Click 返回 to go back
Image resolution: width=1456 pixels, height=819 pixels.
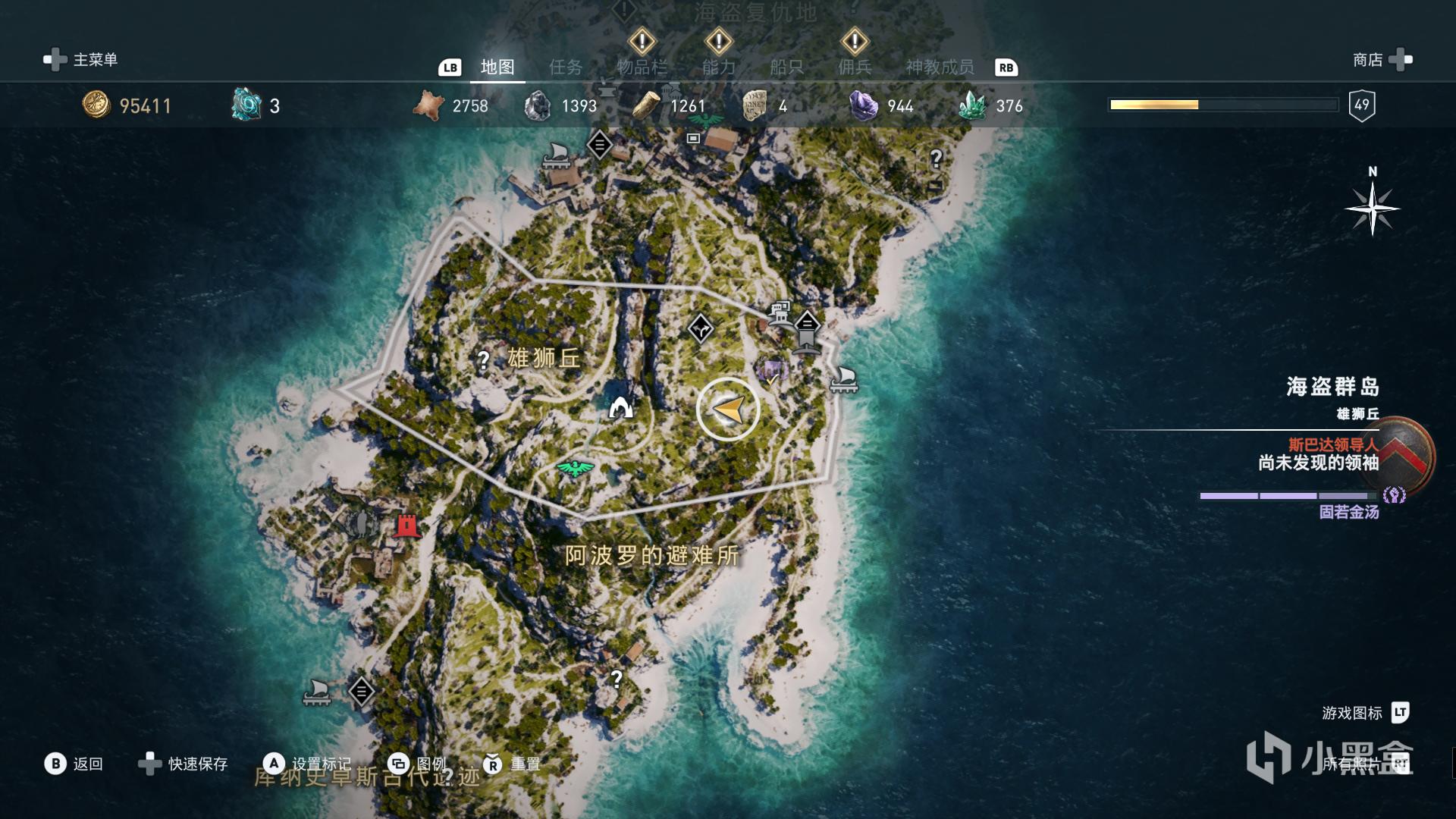(x=74, y=764)
